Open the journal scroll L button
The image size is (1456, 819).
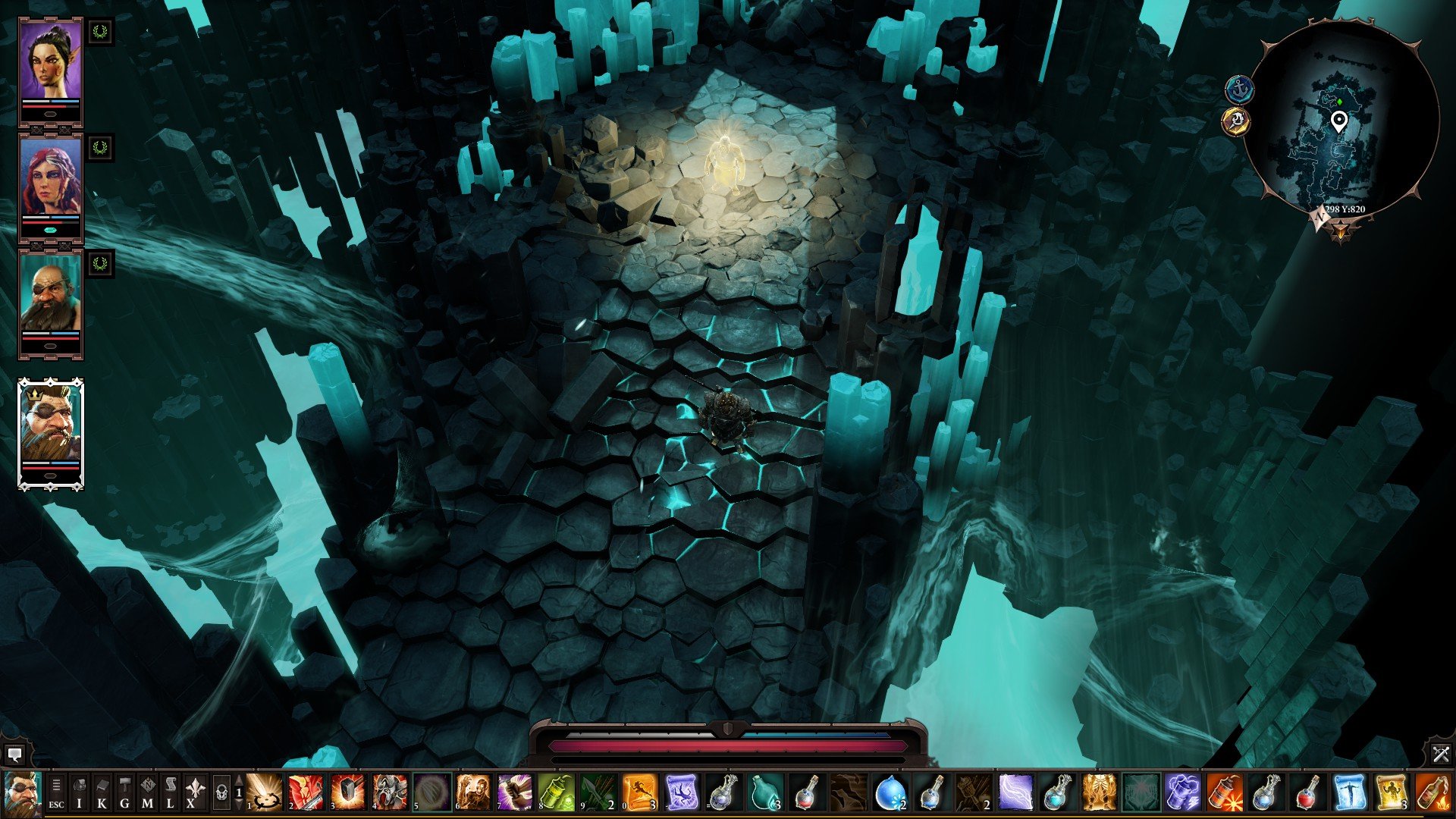[171, 792]
